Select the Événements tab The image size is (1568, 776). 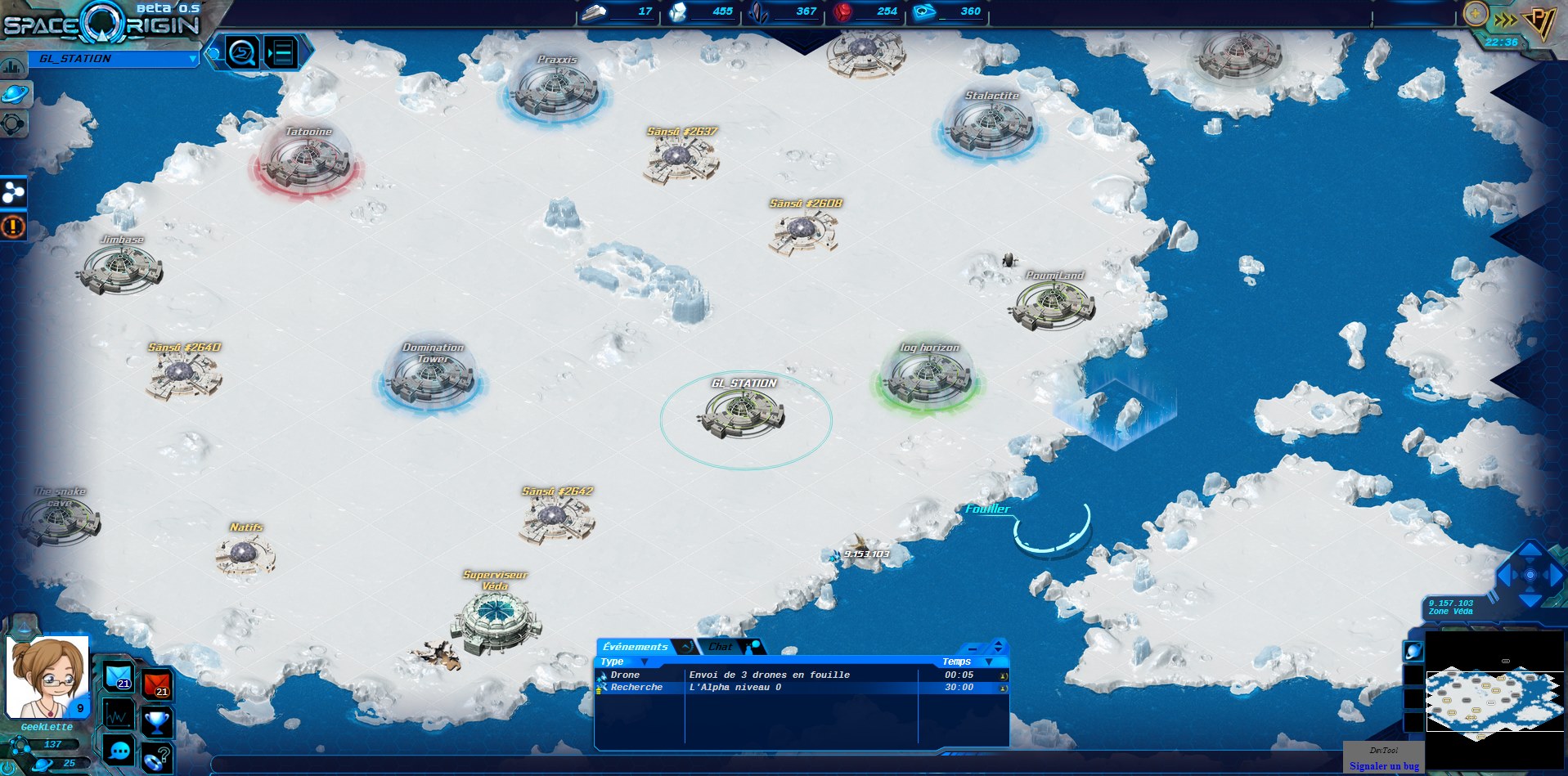[x=636, y=647]
